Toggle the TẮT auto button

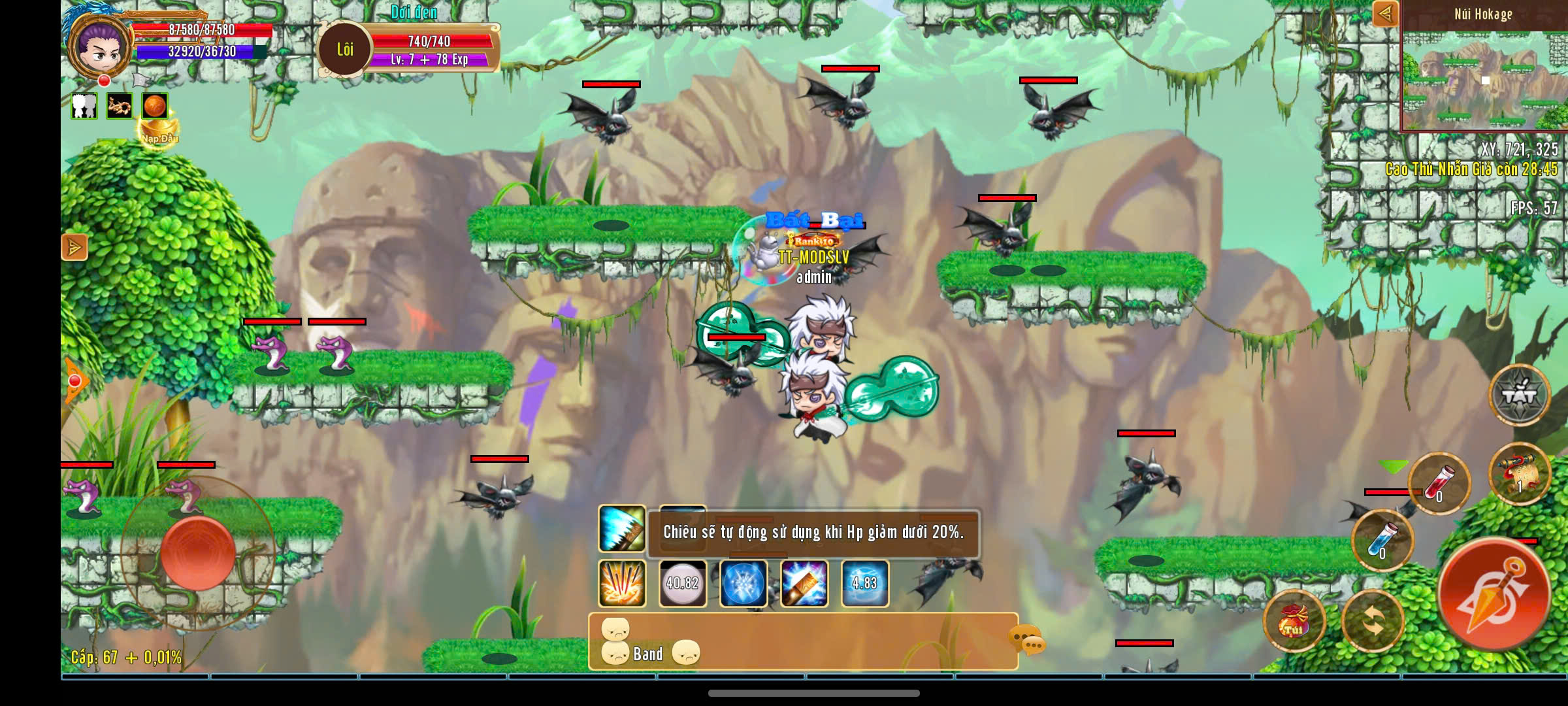(1519, 395)
